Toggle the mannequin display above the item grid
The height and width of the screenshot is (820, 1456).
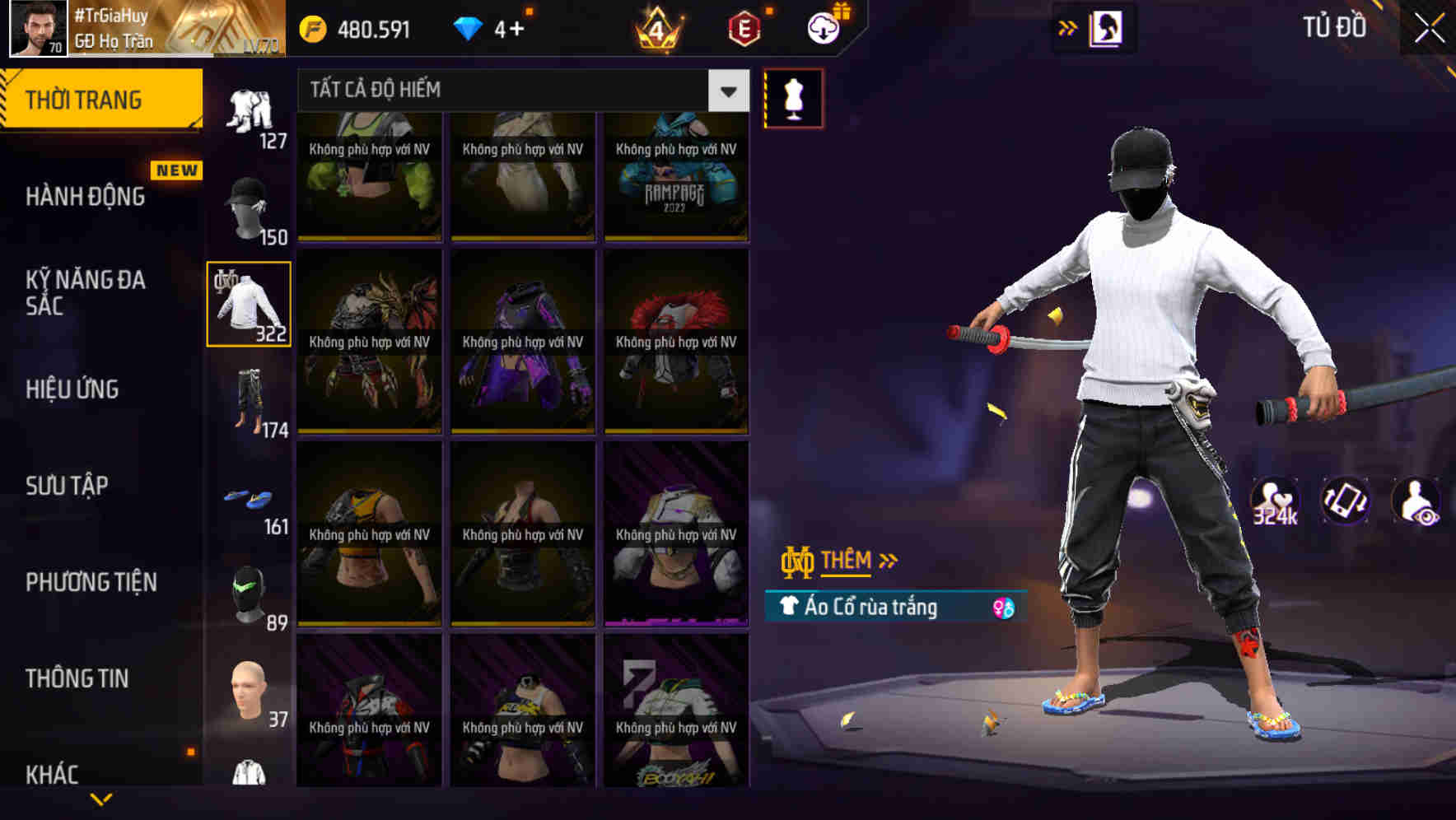pos(793,97)
